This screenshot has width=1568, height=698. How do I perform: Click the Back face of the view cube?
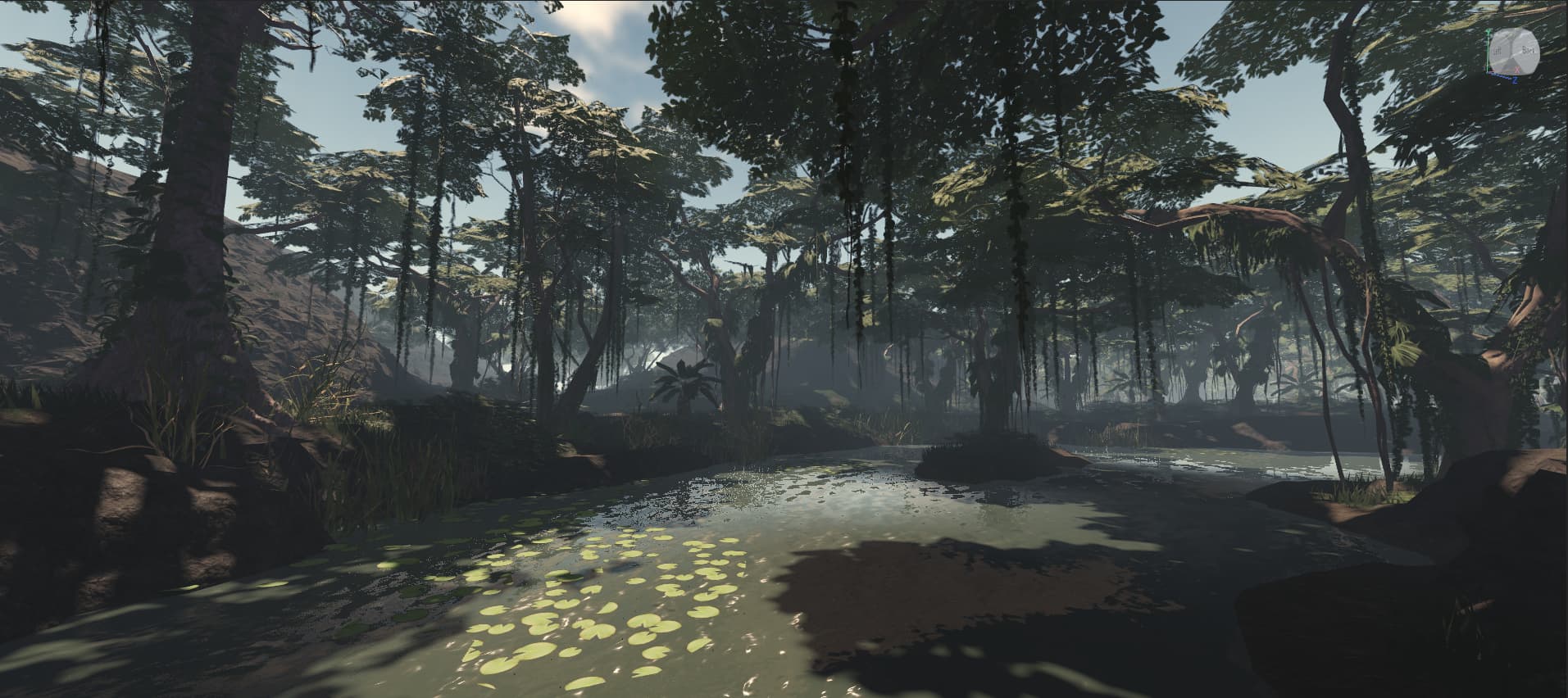(x=1526, y=51)
